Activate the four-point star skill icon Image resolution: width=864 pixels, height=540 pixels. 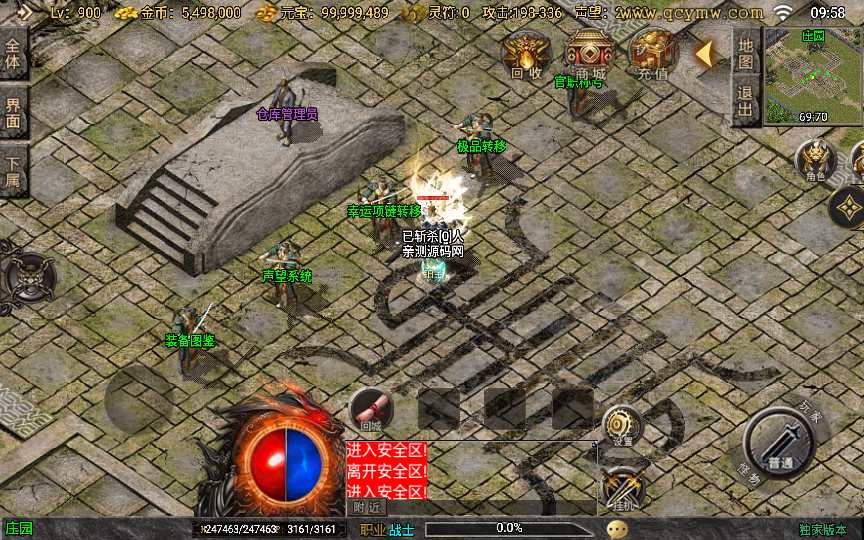pos(848,208)
